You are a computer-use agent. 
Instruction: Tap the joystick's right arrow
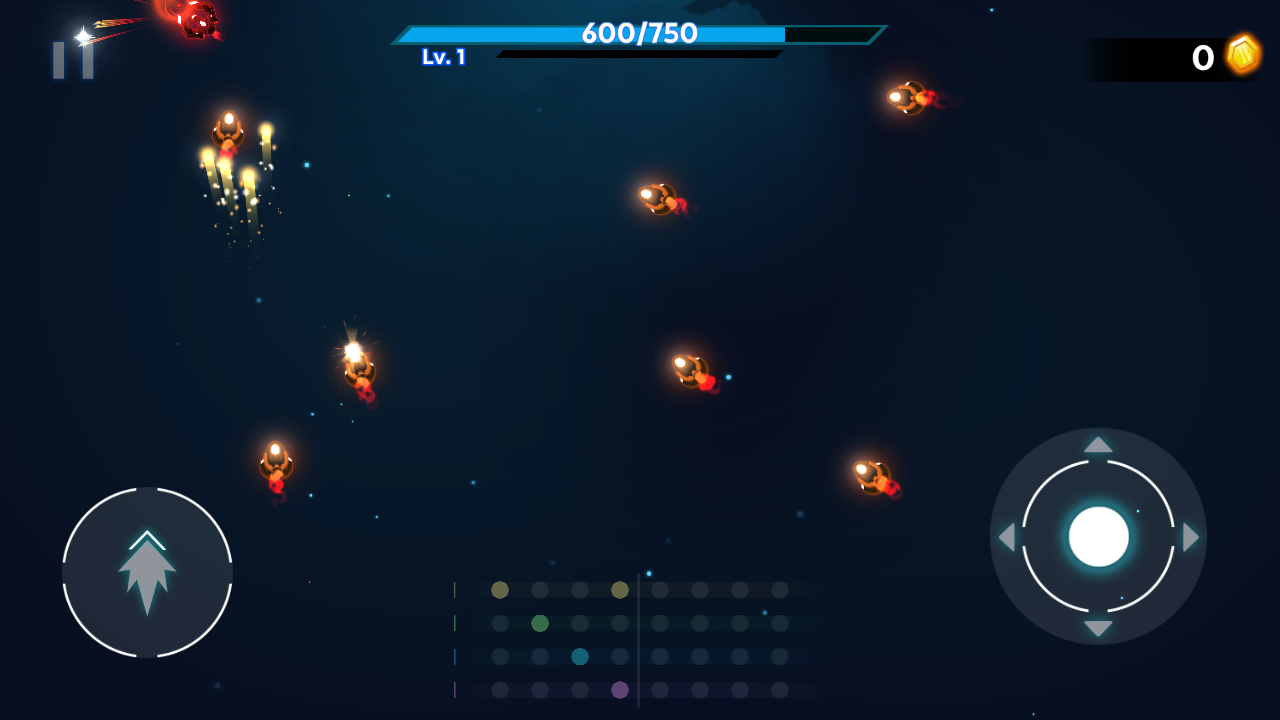click(x=1190, y=537)
